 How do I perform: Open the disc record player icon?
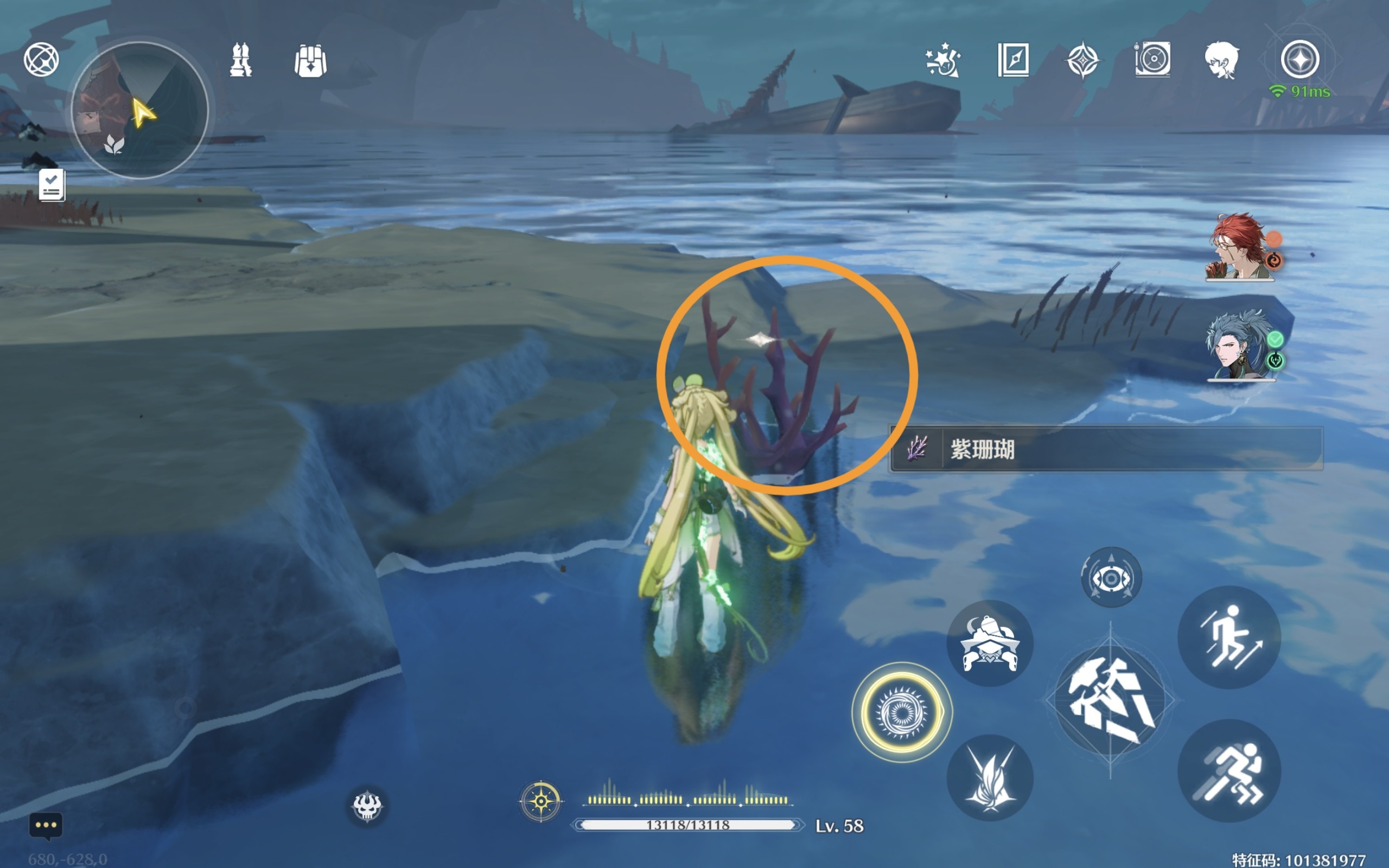1152,60
